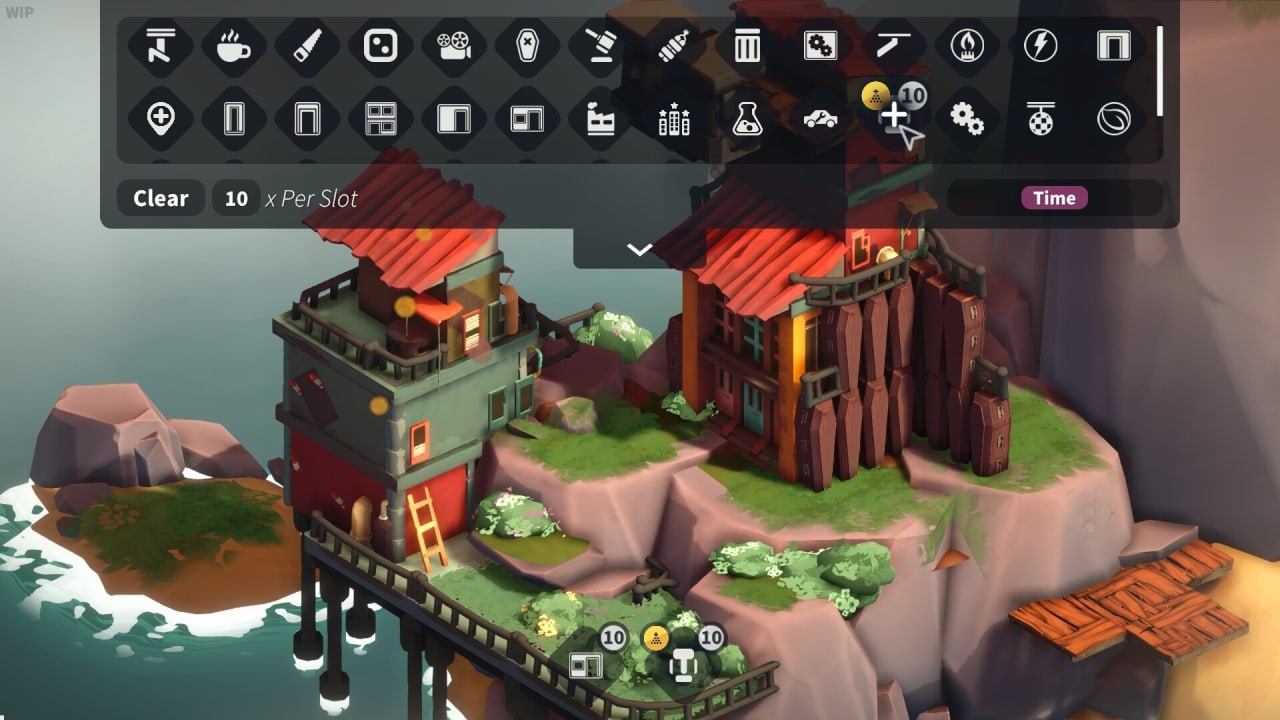Choose the car repair wrench icon
1280x720 pixels.
(820, 119)
